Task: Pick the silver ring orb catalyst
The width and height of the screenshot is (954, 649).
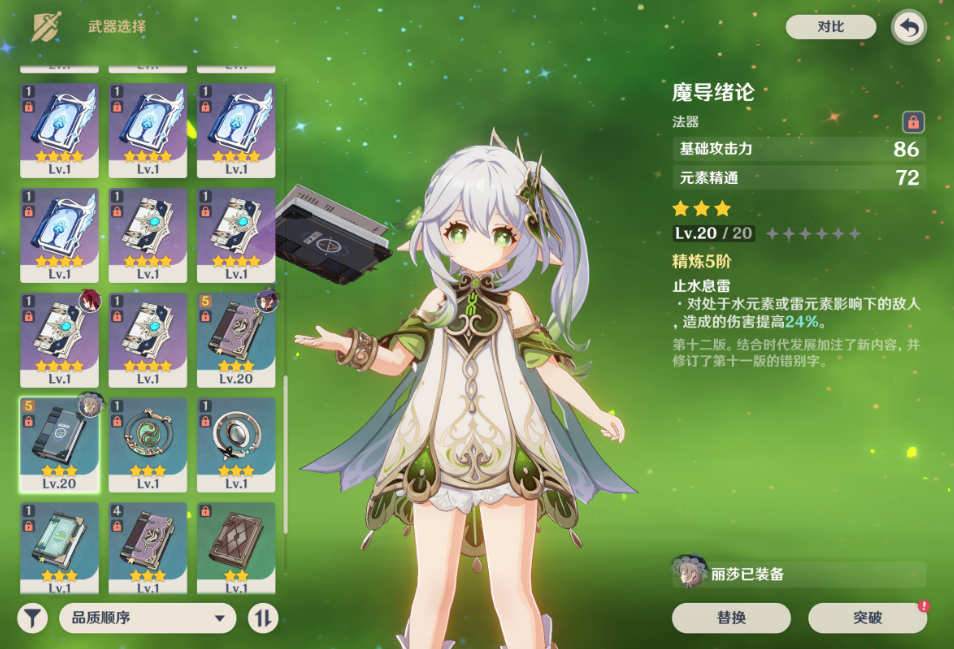Action: [236, 443]
